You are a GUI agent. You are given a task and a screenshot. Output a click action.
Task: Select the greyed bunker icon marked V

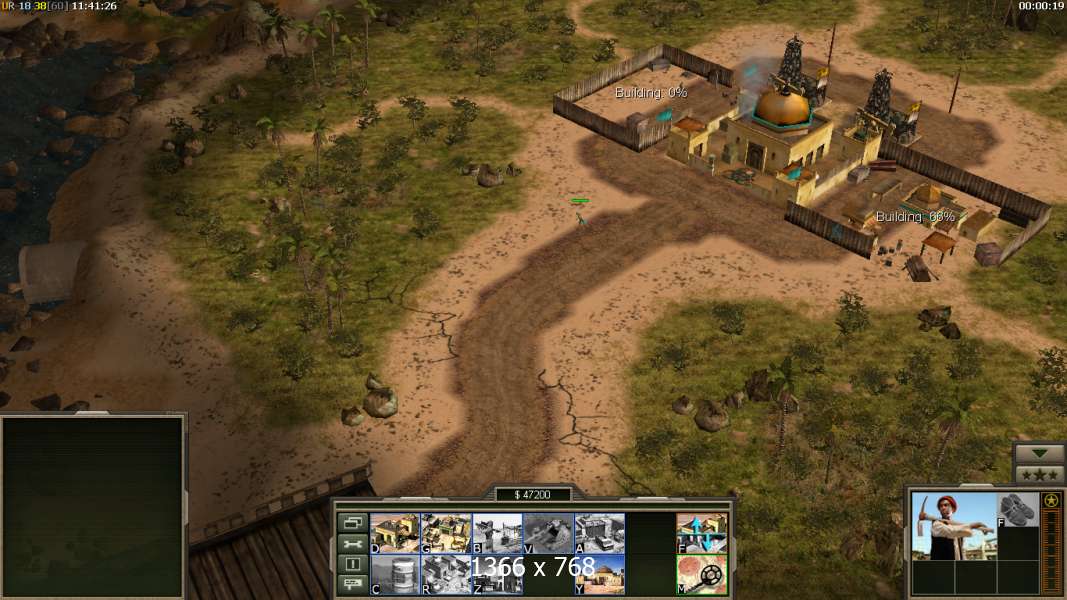coord(548,533)
